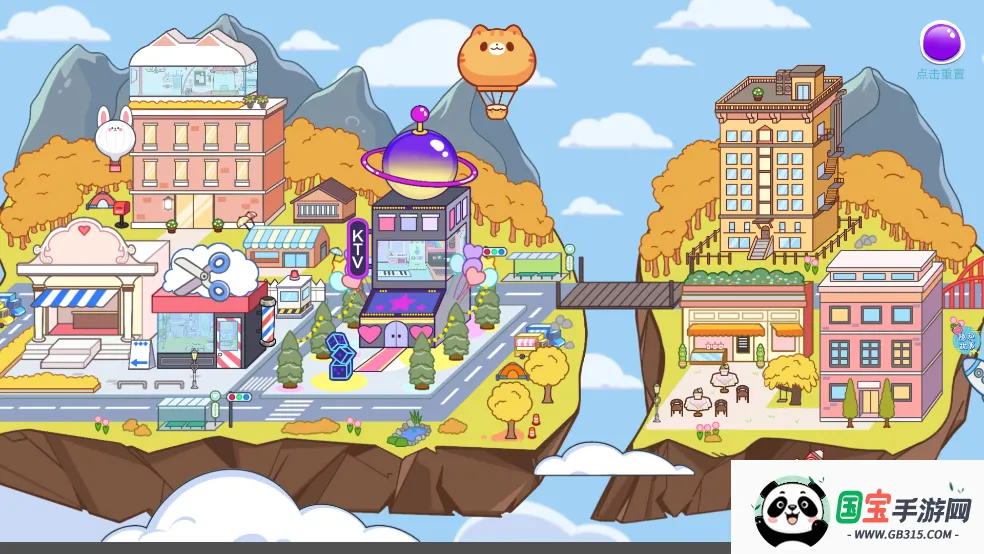Click the purple reset orb button
This screenshot has width=984, height=554.
(x=941, y=44)
